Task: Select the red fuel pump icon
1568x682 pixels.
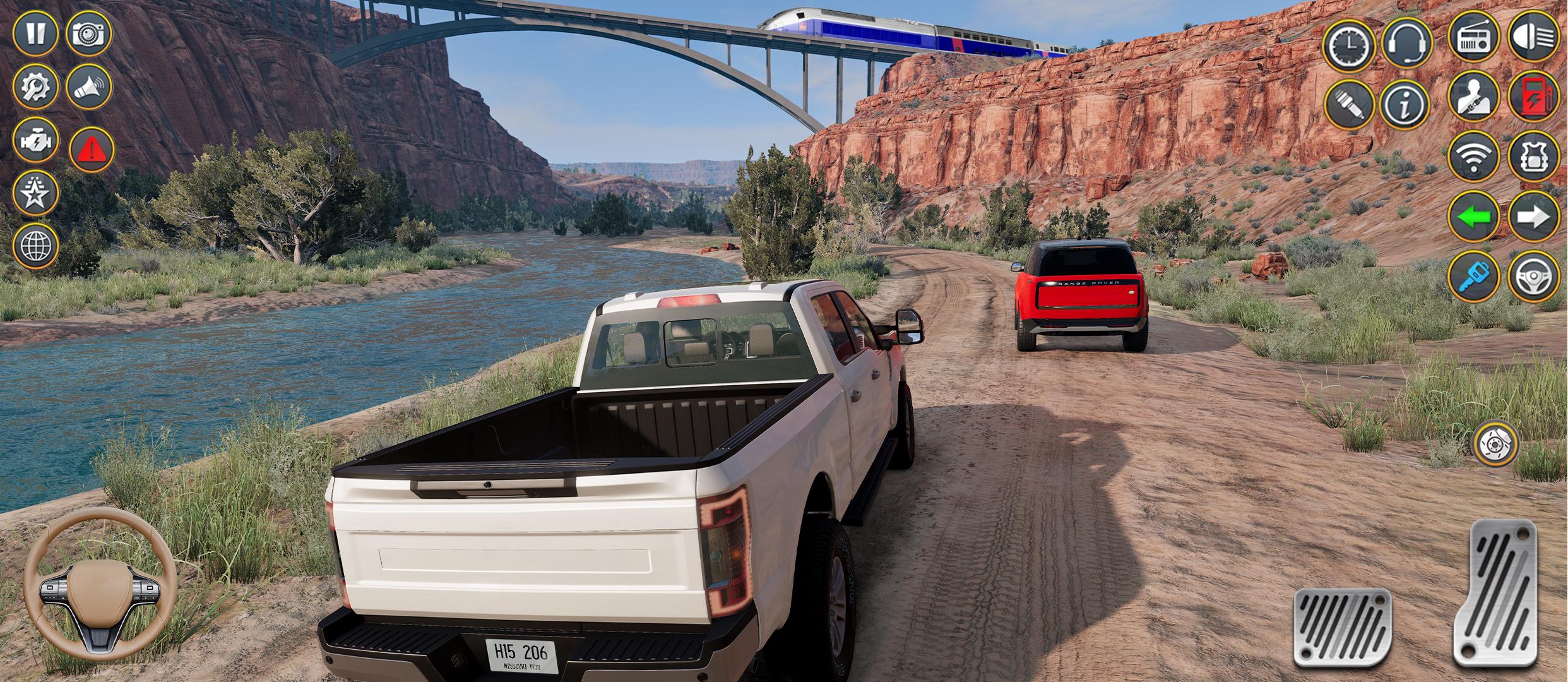Action: click(x=1533, y=96)
